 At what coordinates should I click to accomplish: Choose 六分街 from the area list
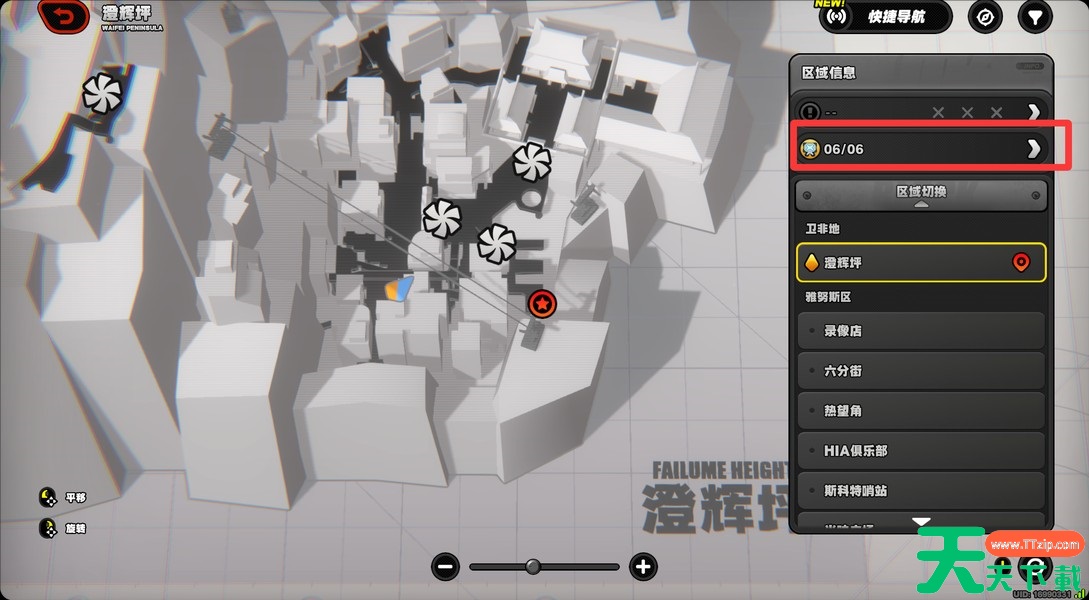[x=921, y=371]
